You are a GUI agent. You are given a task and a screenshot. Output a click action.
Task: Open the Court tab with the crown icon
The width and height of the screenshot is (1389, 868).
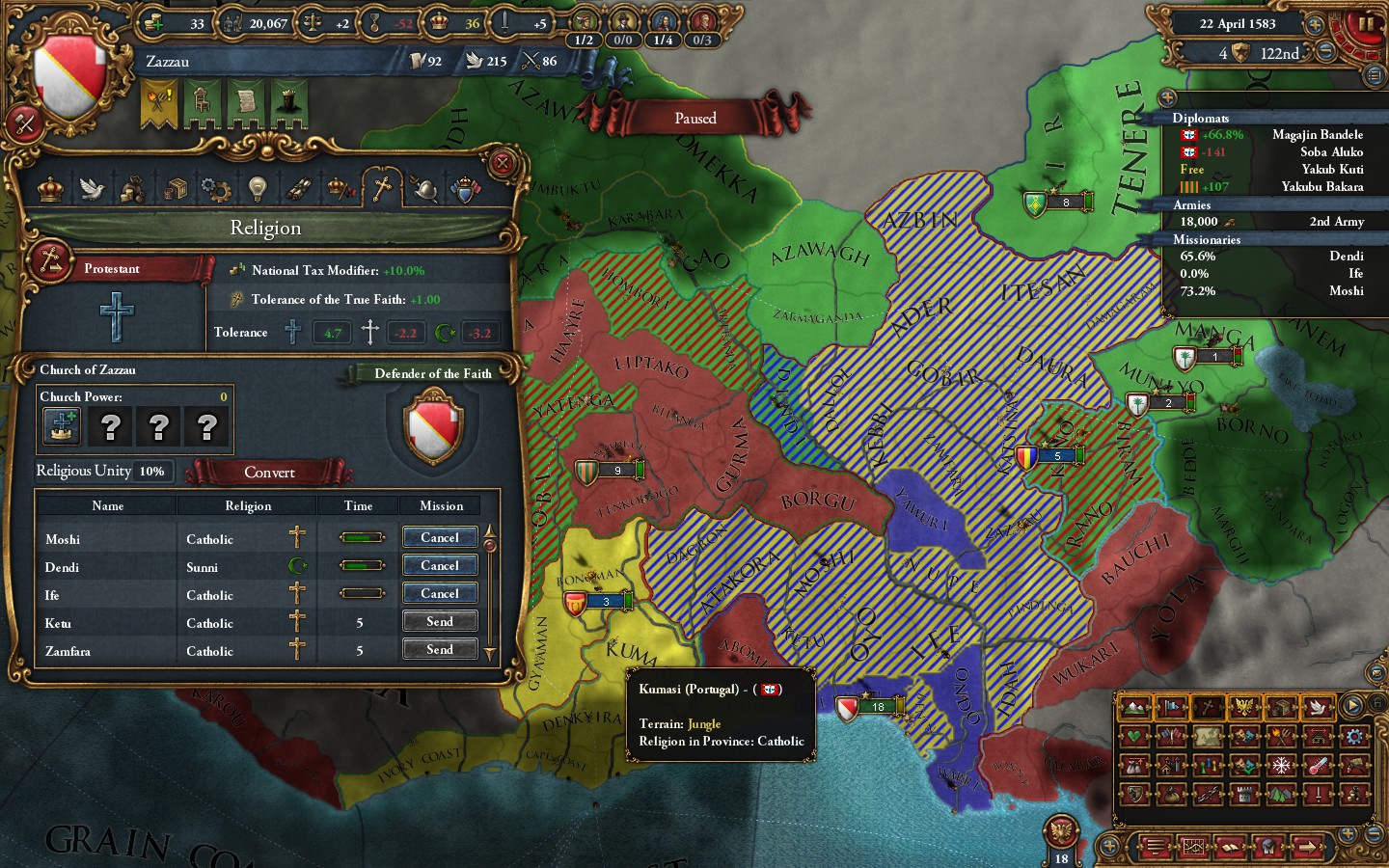(49, 190)
